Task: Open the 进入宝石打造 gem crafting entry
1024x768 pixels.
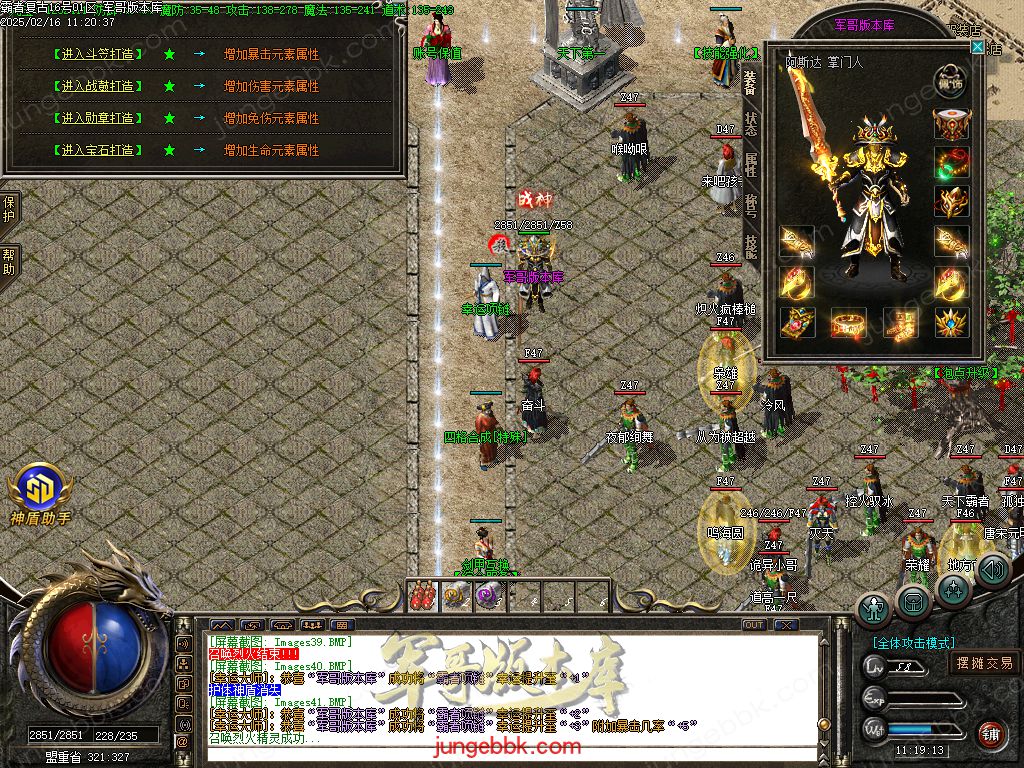Action: tap(97, 150)
